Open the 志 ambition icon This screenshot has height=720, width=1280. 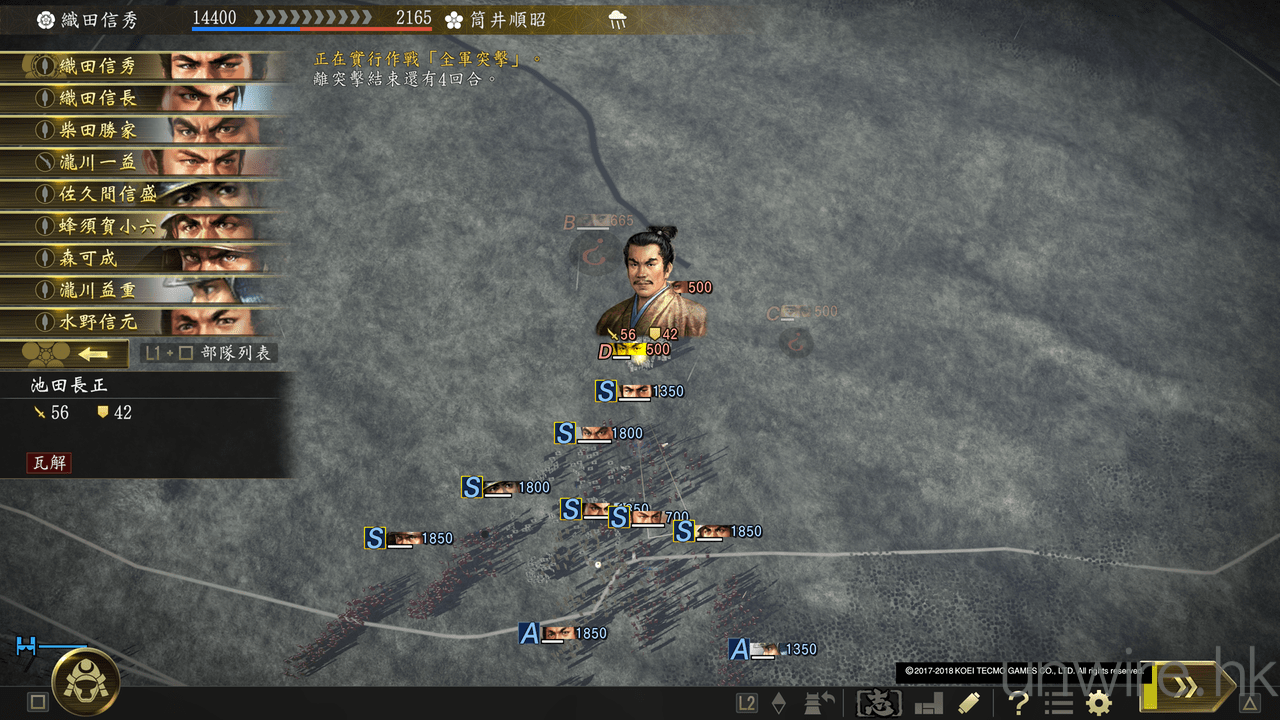pyautogui.click(x=879, y=703)
